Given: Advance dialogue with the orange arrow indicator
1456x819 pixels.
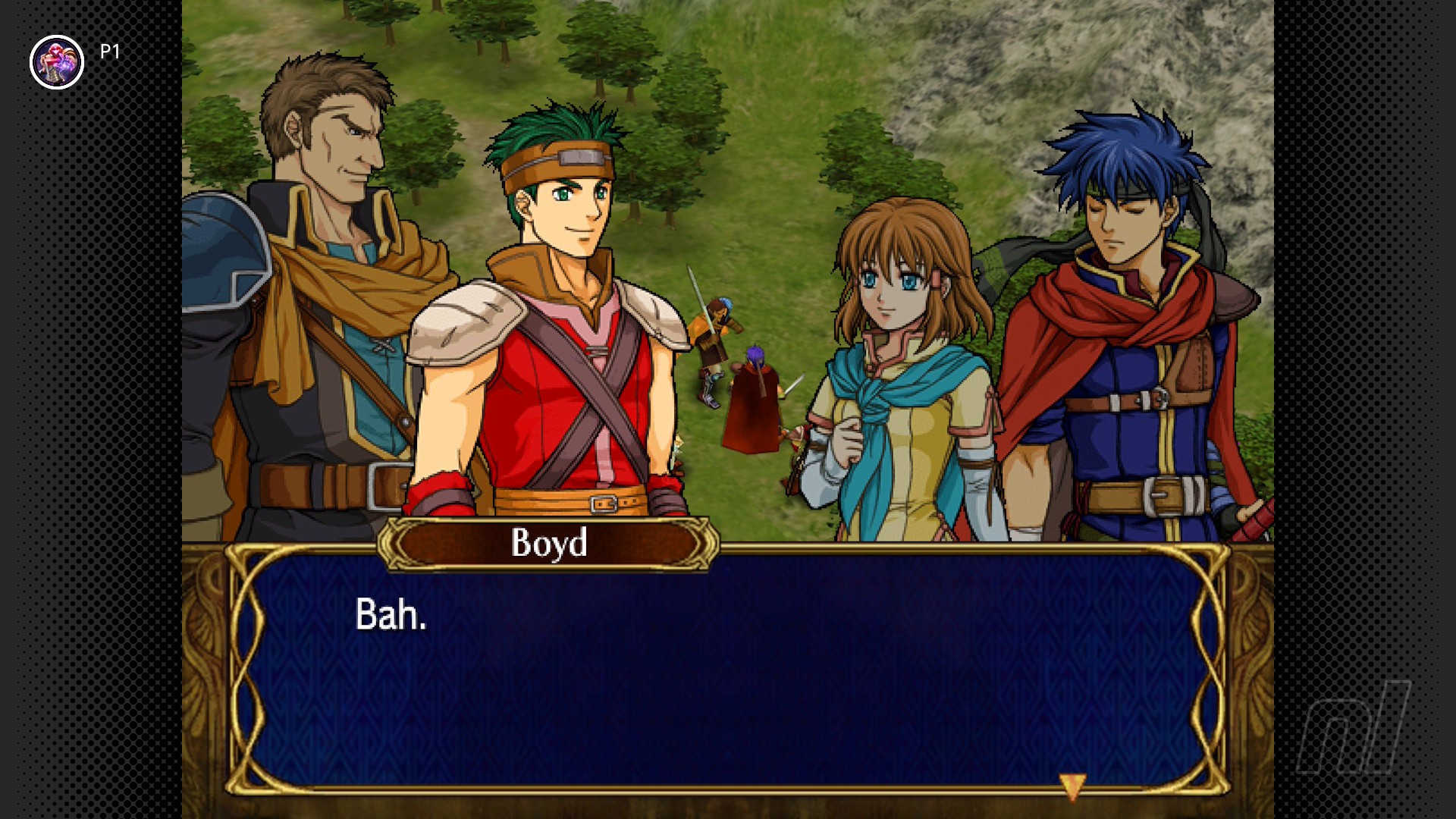Looking at the screenshot, I should (1072, 786).
